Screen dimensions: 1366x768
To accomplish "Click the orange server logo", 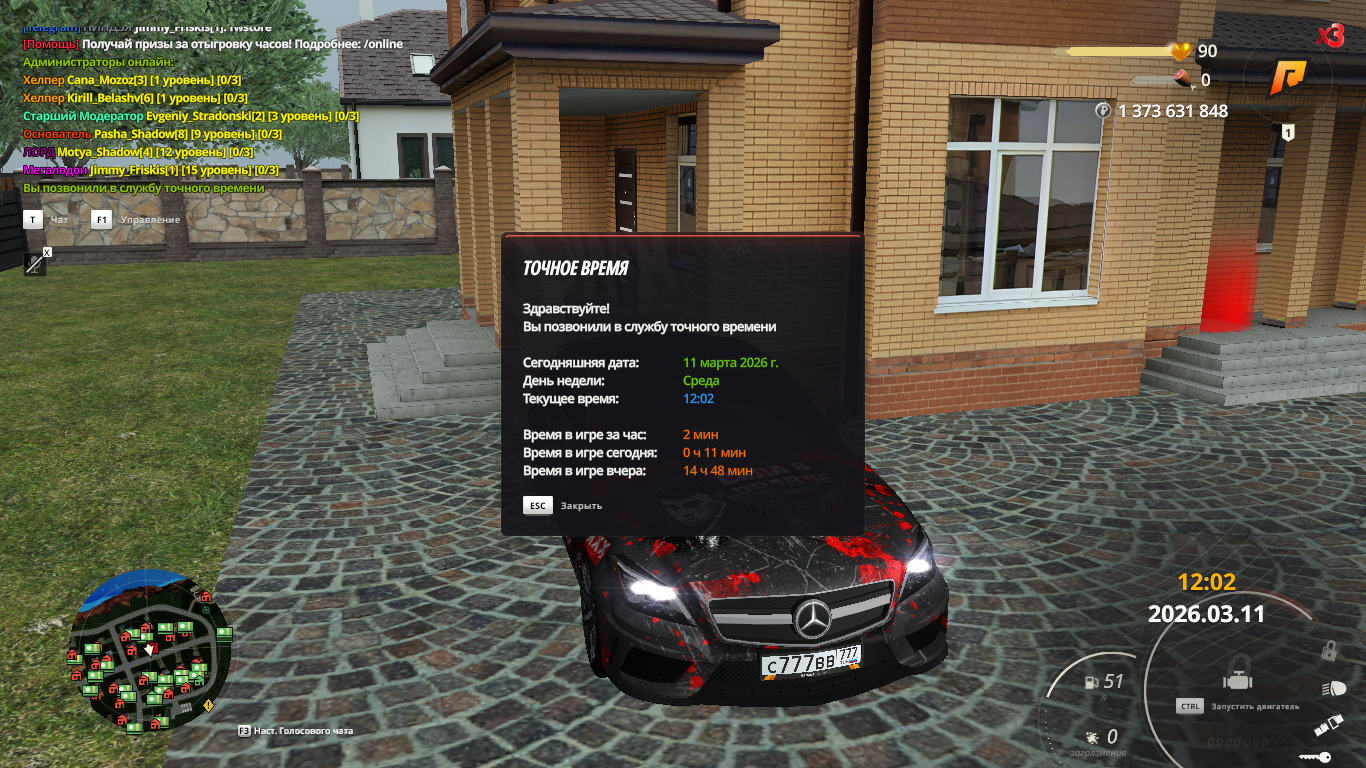I will click(1288, 77).
